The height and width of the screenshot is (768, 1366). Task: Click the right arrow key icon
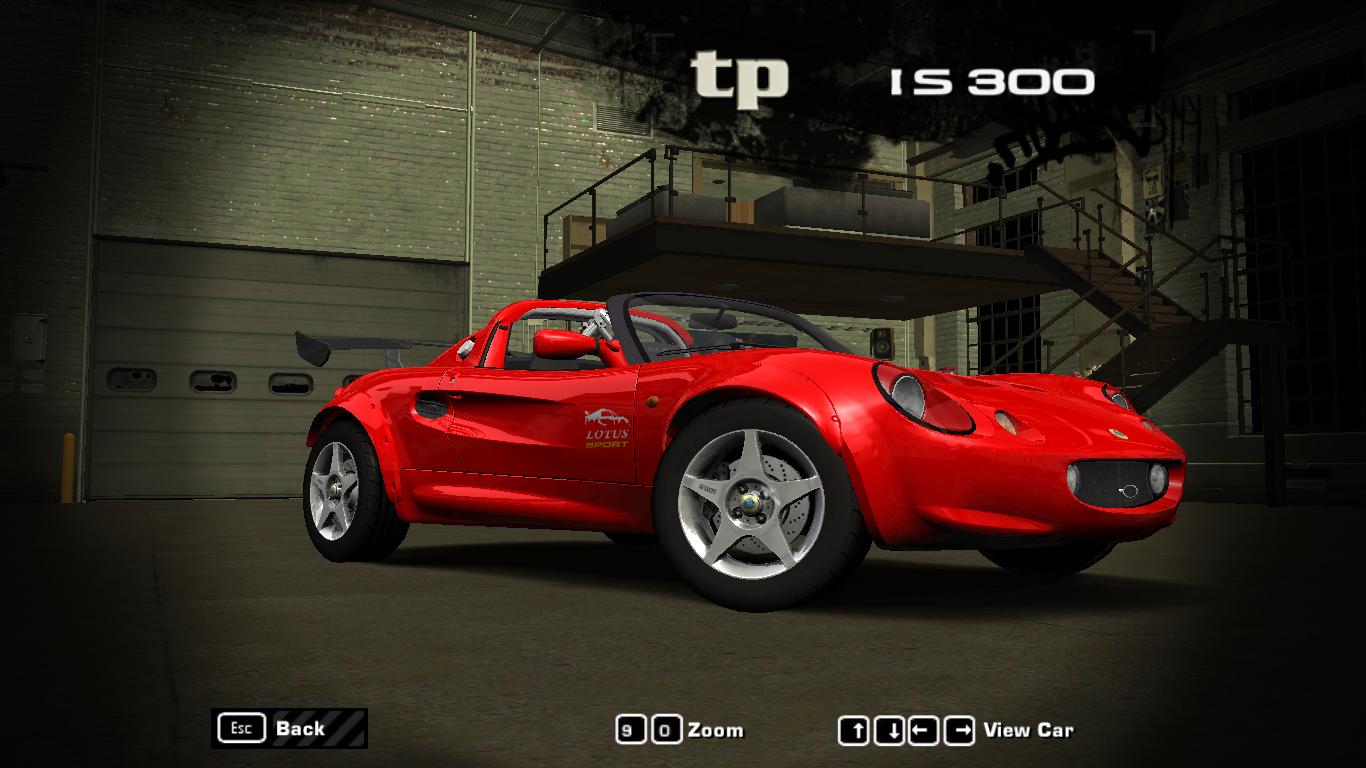(x=958, y=730)
